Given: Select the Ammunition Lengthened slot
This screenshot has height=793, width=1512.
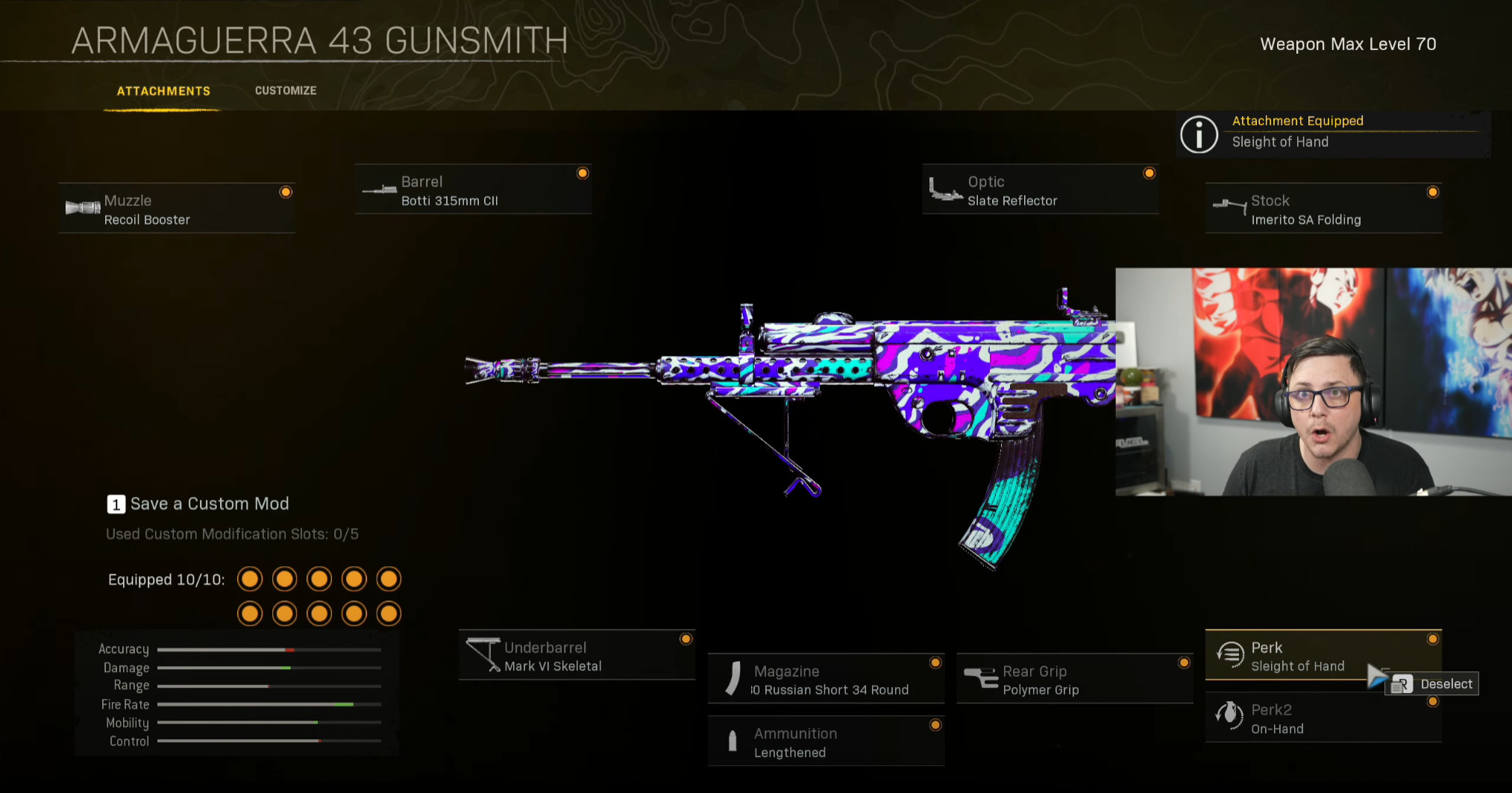Looking at the screenshot, I should click(826, 742).
